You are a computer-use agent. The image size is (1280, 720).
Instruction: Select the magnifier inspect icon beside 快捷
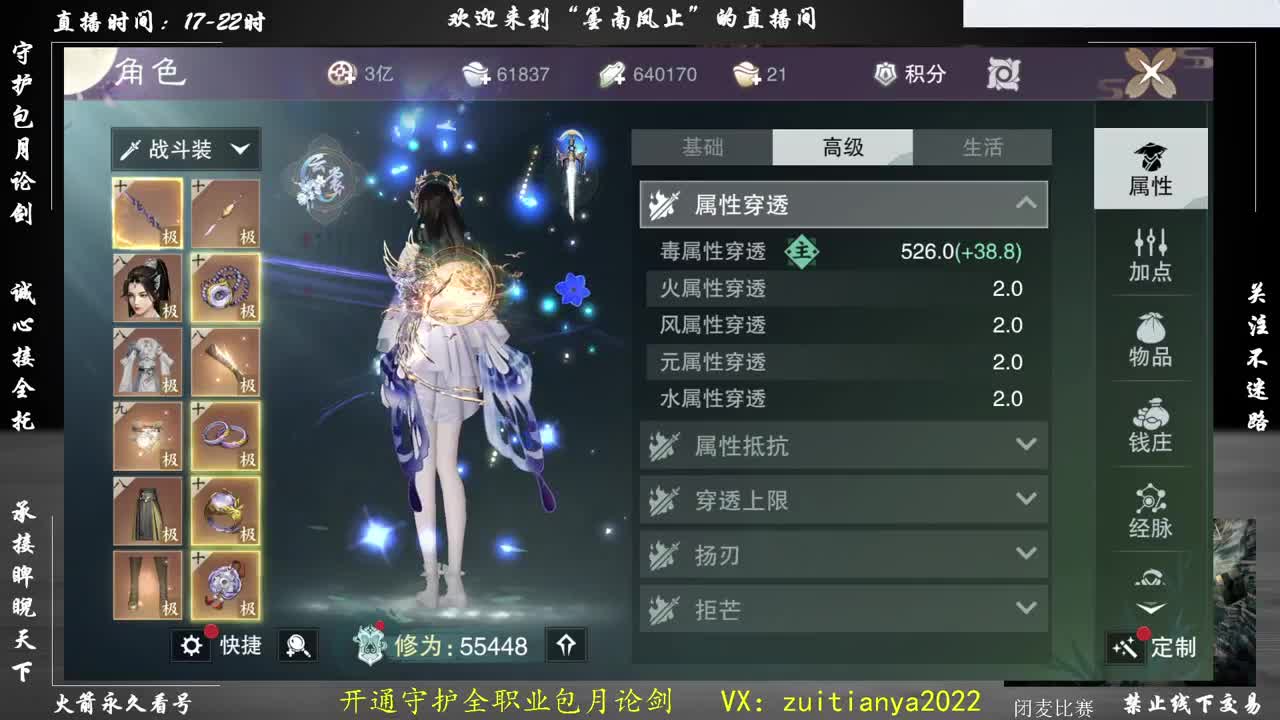pyautogui.click(x=297, y=646)
